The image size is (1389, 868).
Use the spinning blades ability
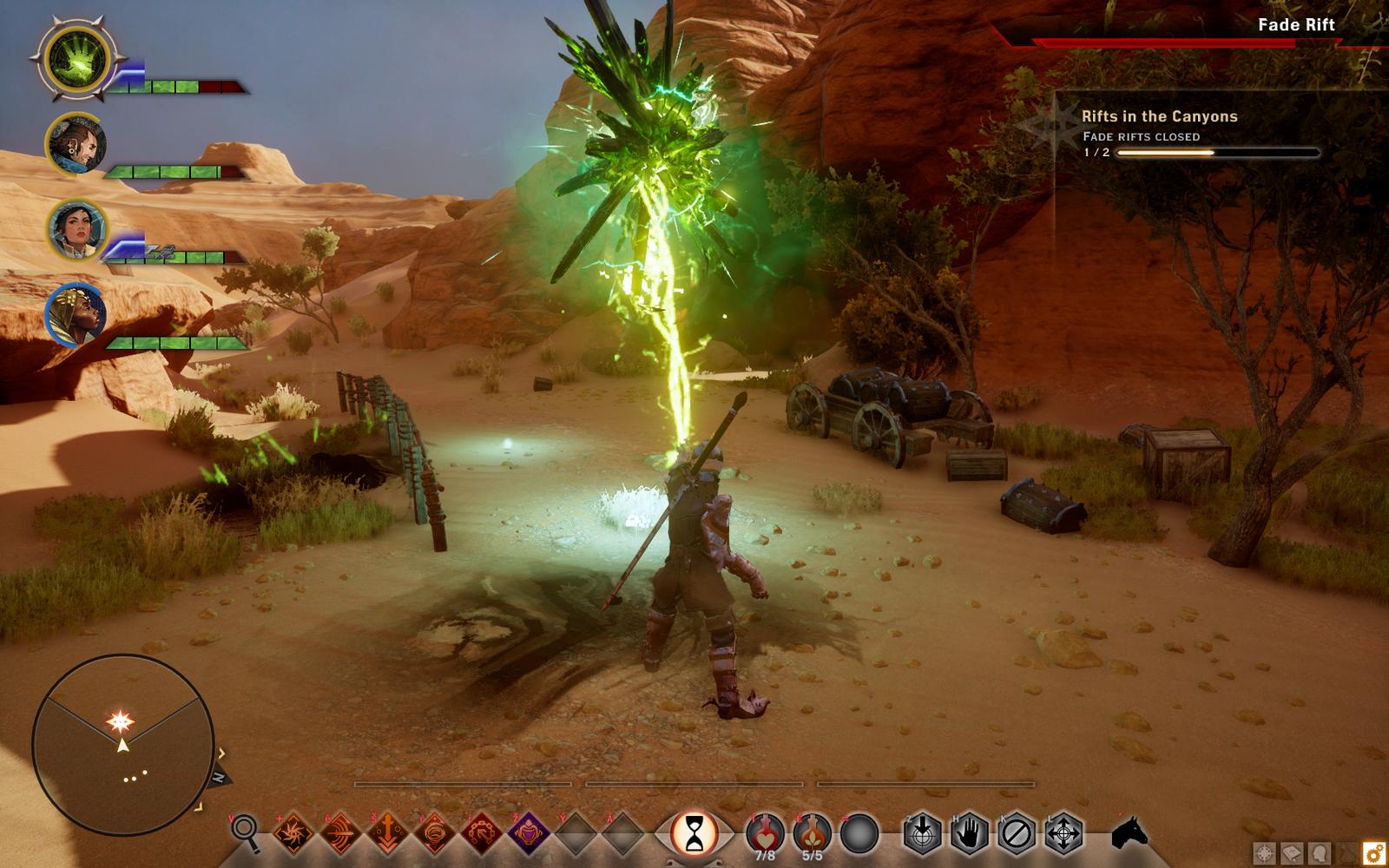pyautogui.click(x=293, y=834)
